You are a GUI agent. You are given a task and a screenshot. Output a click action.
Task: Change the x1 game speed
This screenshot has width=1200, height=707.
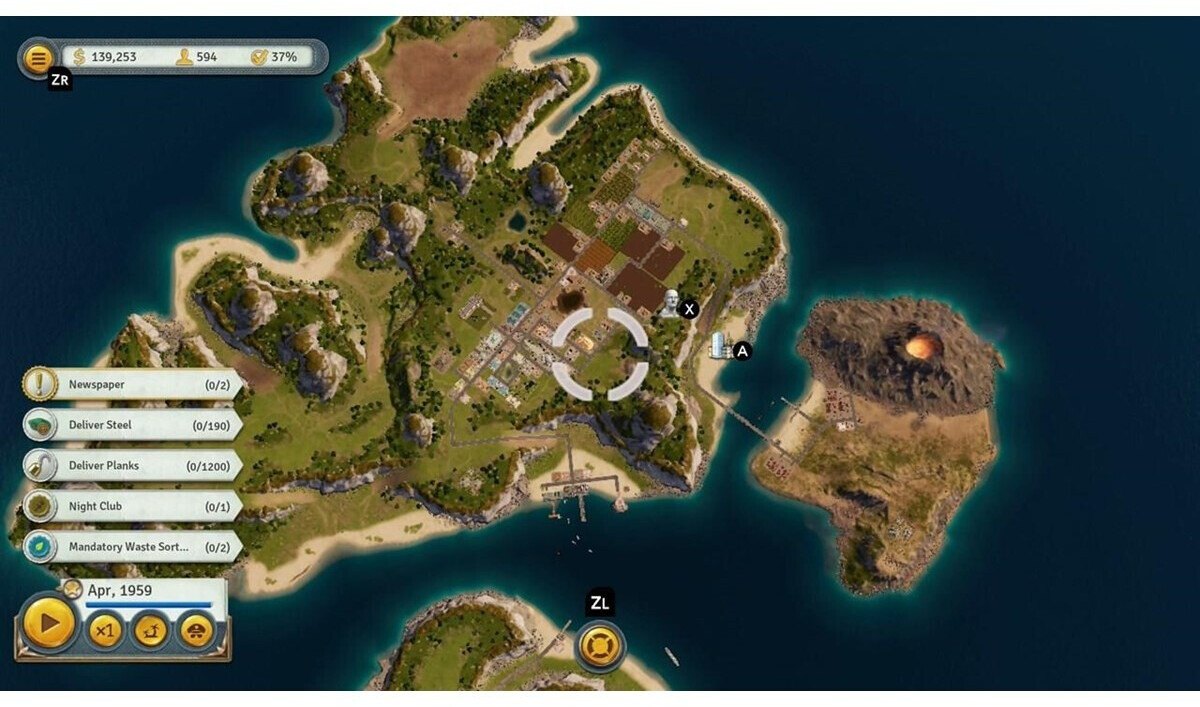tap(105, 630)
